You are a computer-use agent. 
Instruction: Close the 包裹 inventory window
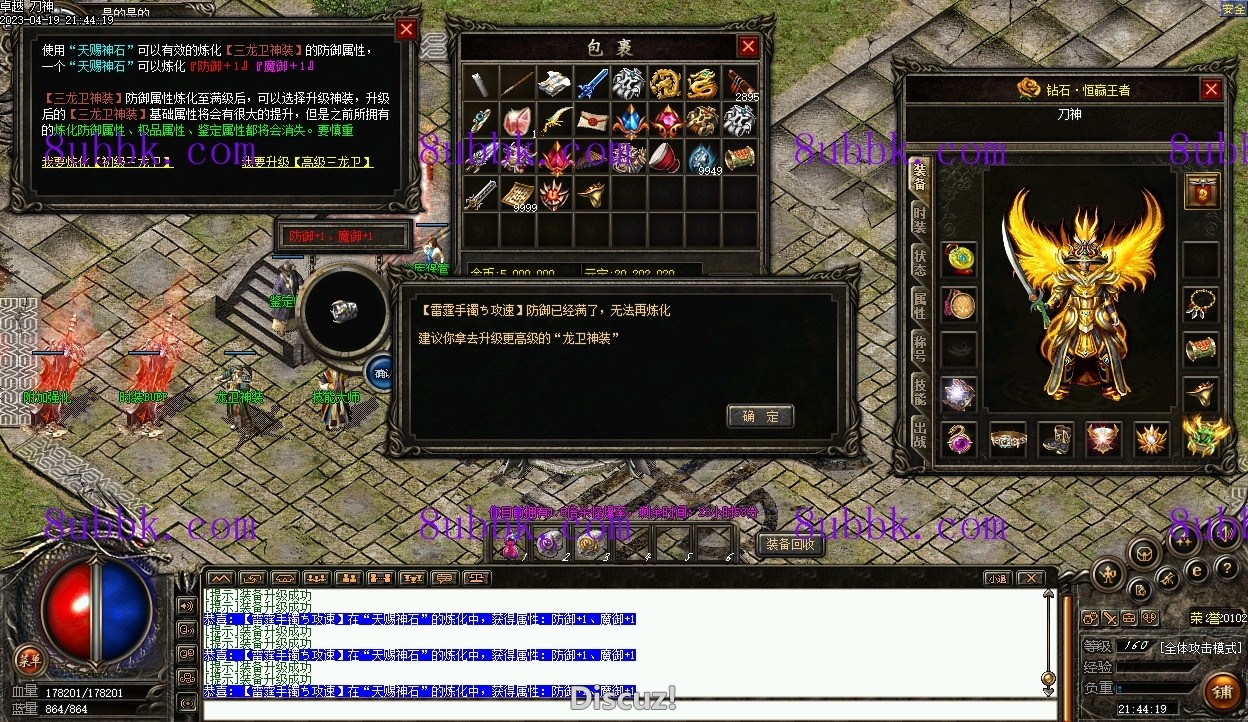pos(748,46)
